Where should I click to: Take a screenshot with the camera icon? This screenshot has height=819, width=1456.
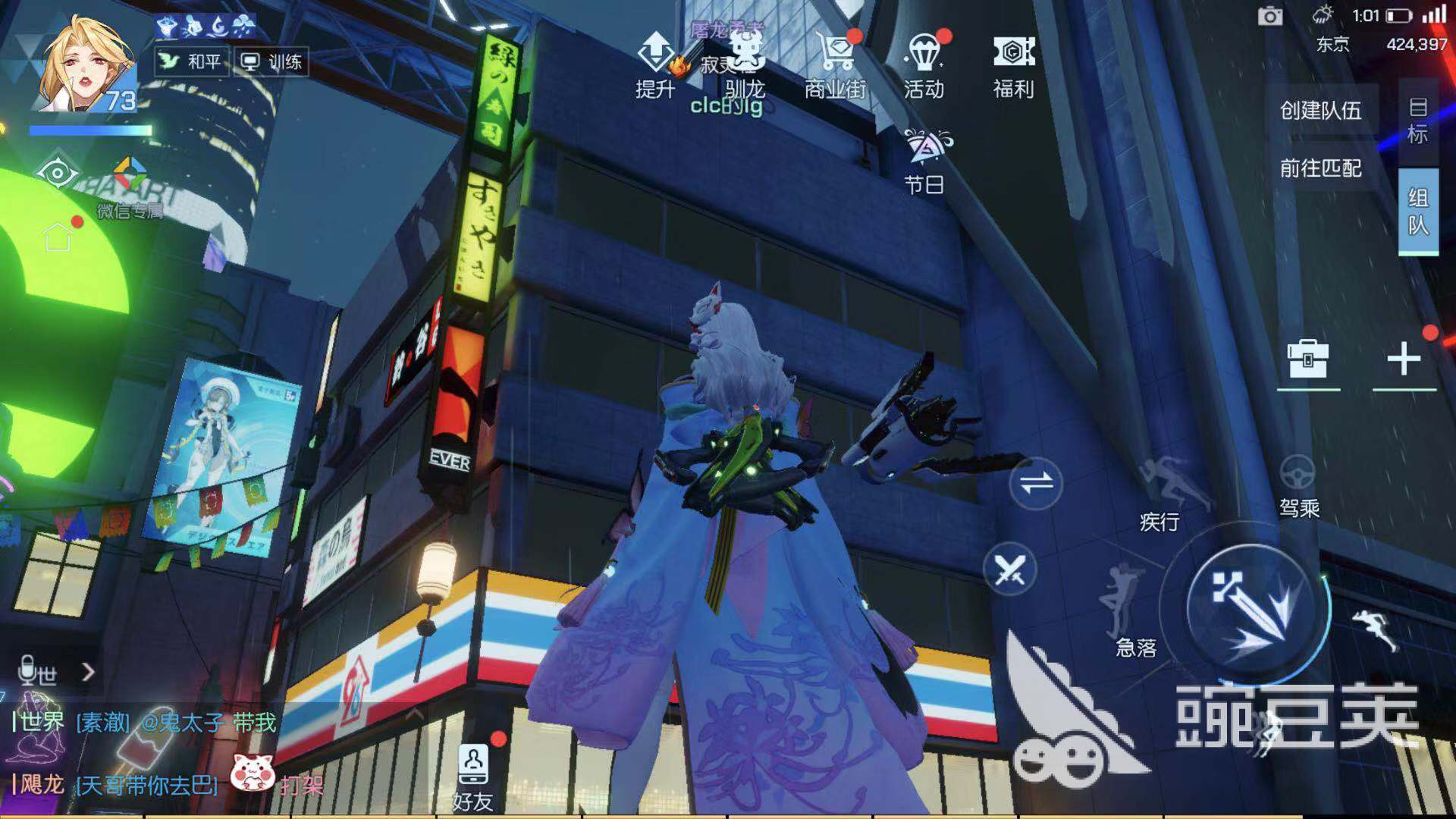(1270, 16)
